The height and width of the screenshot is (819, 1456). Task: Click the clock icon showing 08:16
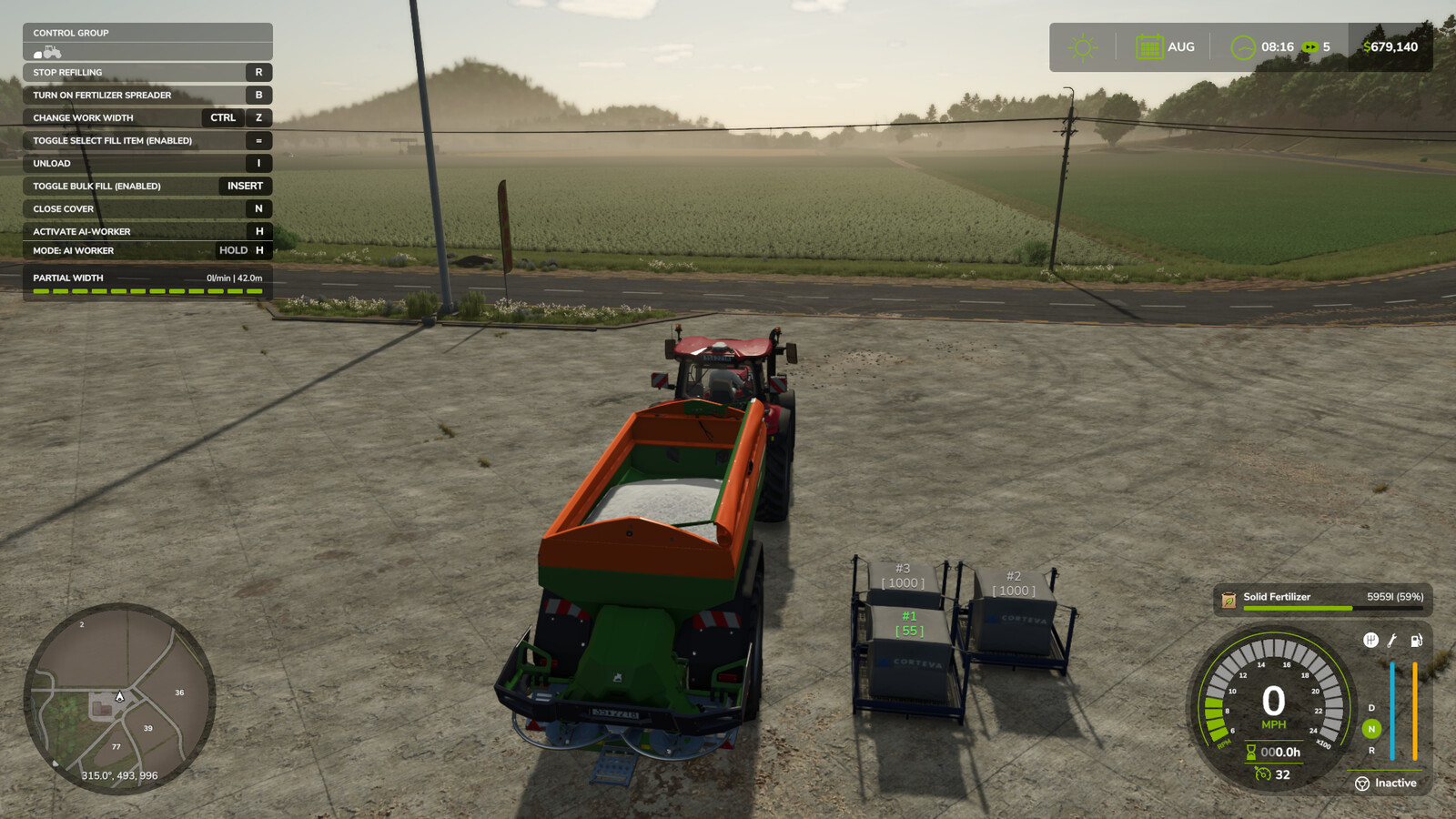click(x=1241, y=45)
